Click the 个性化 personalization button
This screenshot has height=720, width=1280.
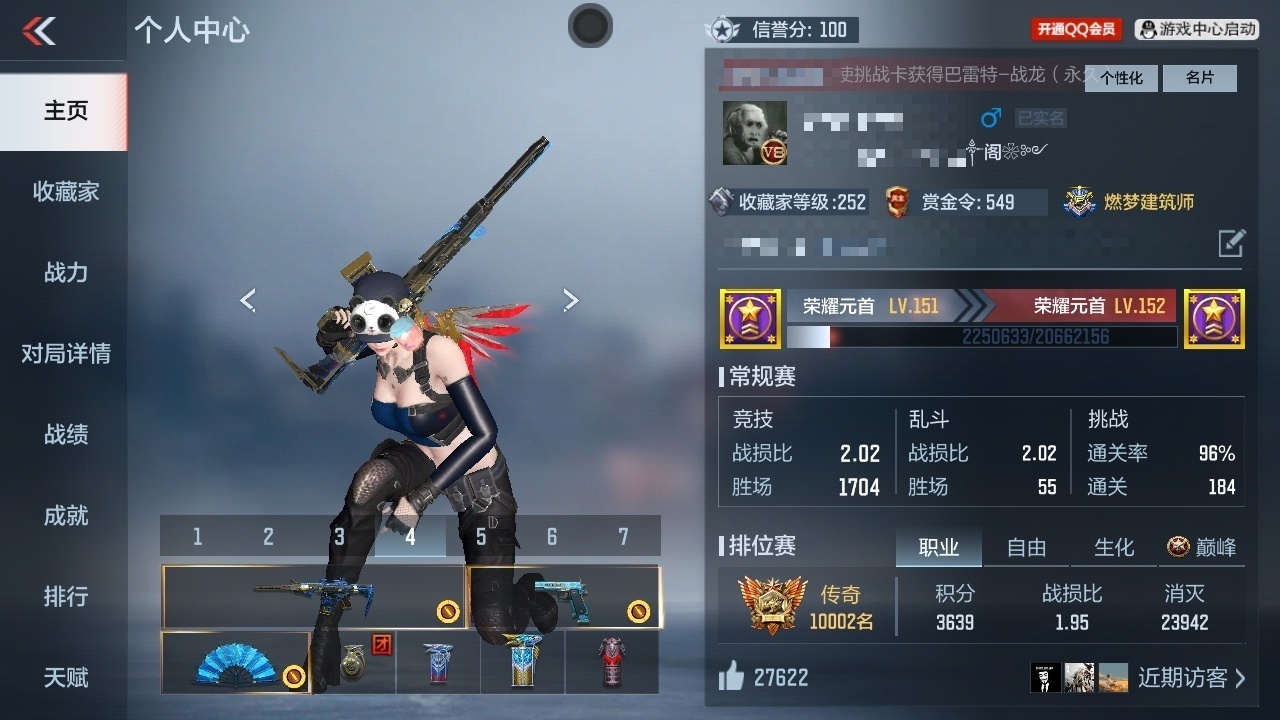[x=1121, y=78]
